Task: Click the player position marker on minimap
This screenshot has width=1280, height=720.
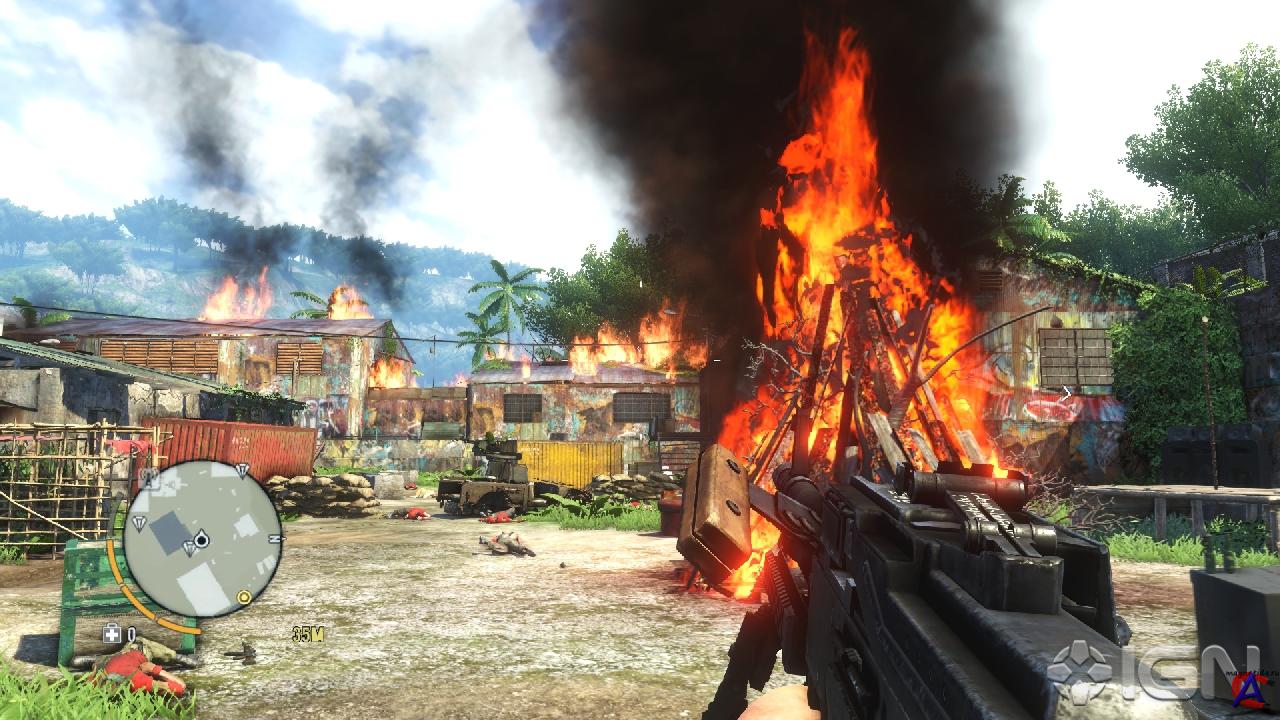Action: [x=201, y=540]
